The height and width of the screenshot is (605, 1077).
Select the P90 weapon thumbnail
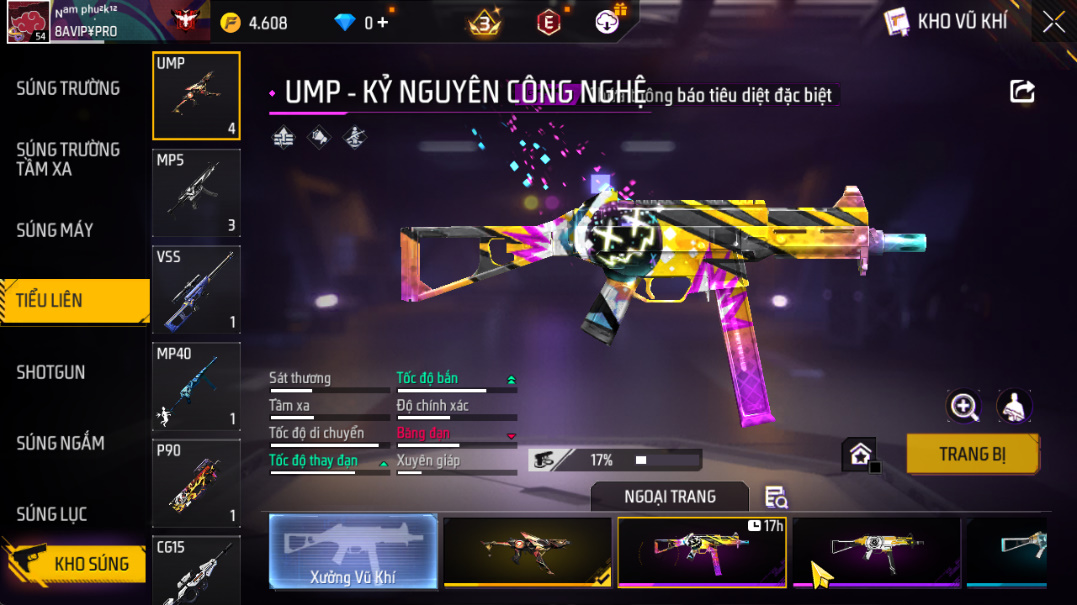196,482
